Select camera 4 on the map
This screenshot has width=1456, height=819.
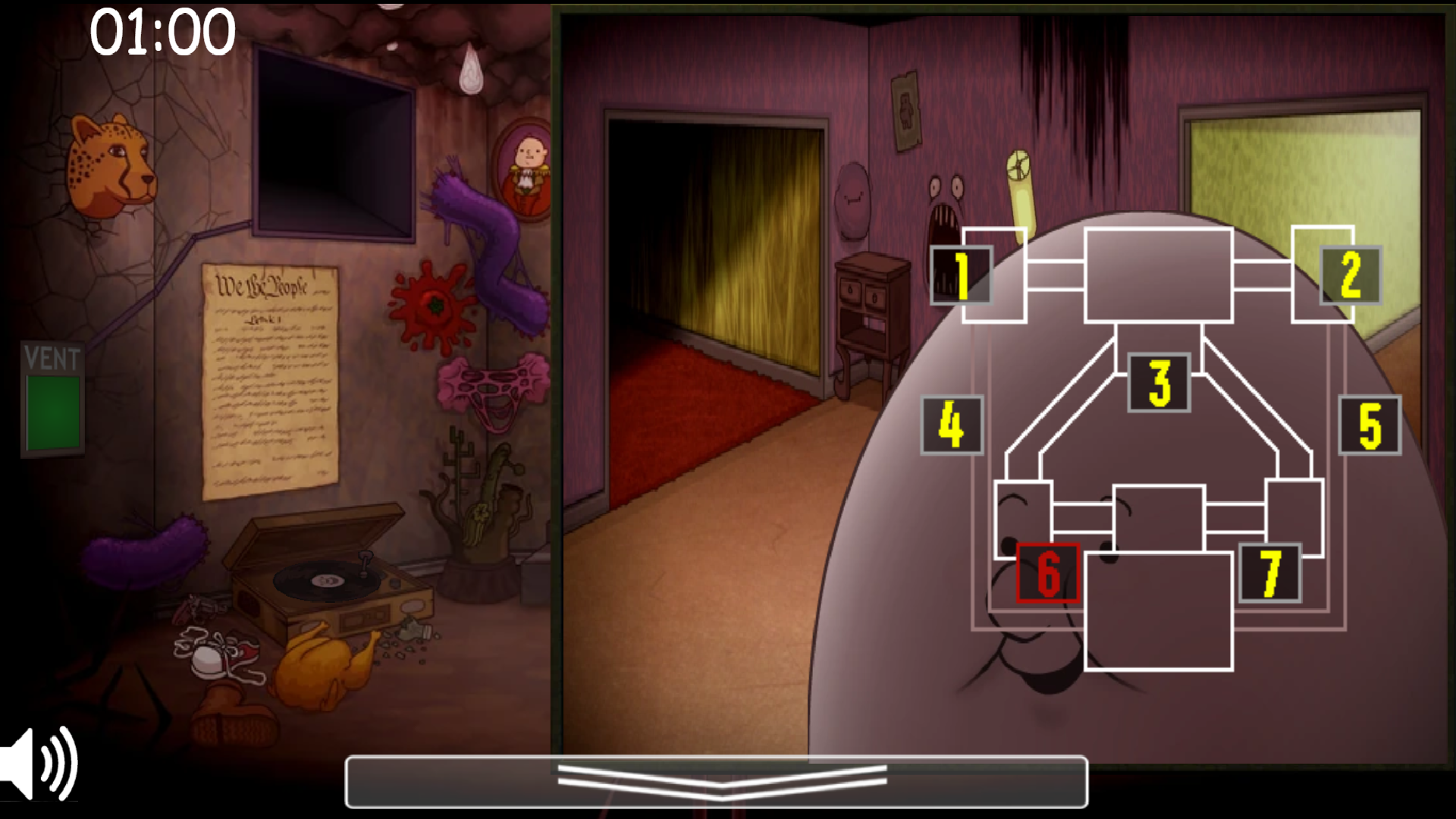coord(951,427)
